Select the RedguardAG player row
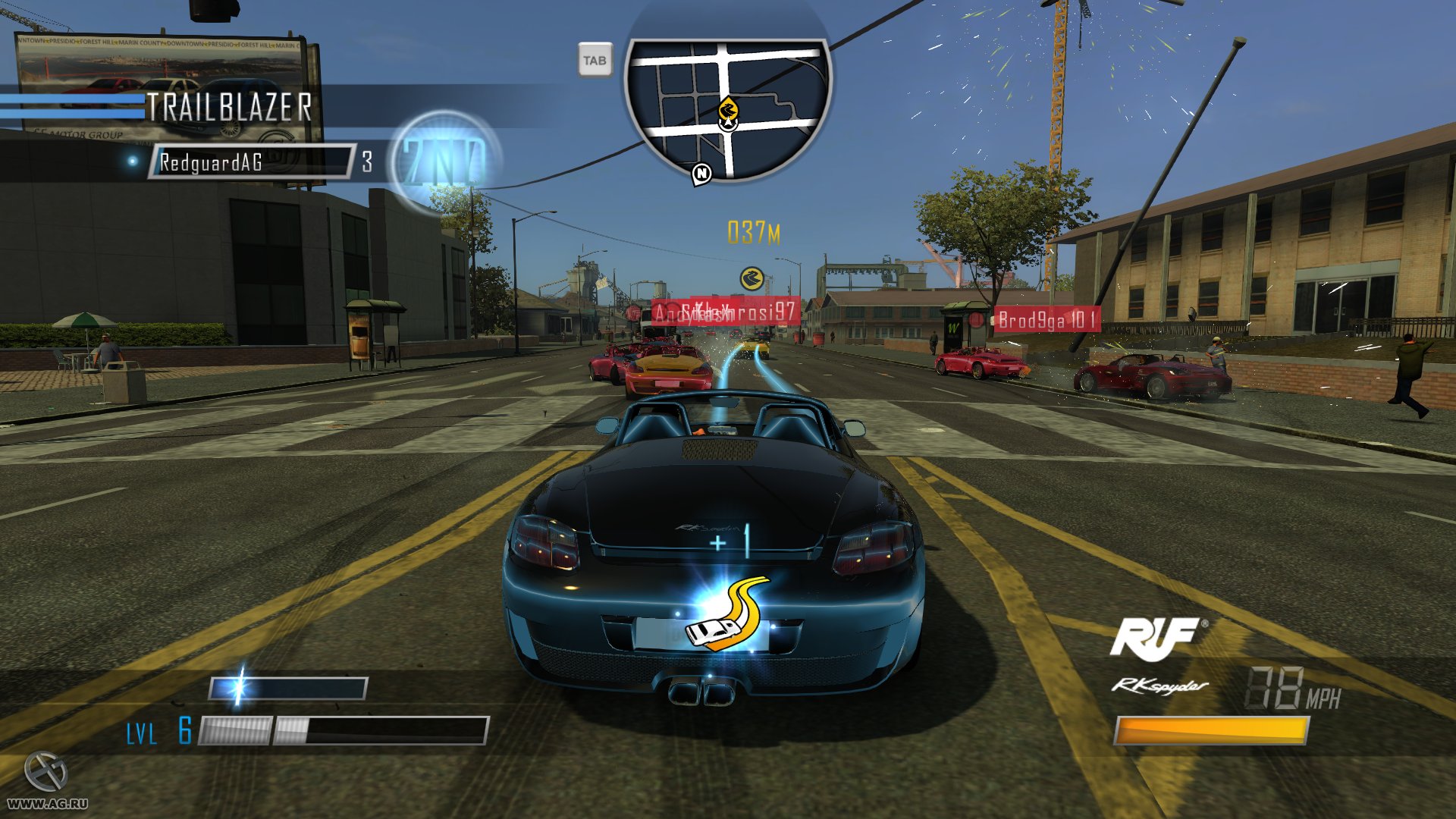Screen dimensions: 1456x819 pos(252,162)
